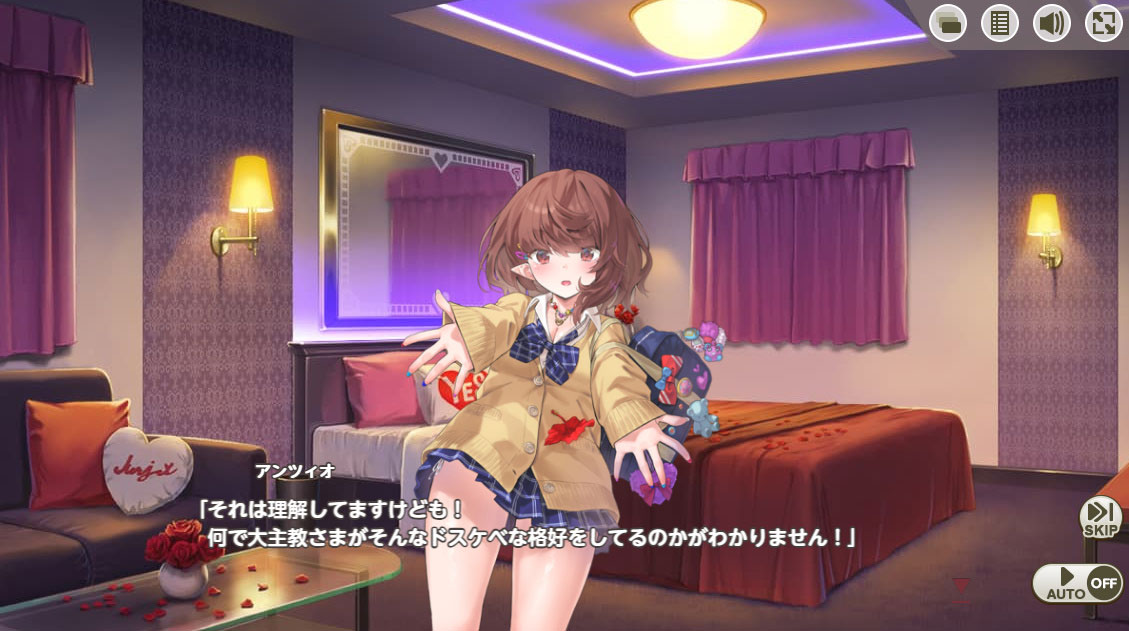Open the dialogue backlog list icon
The width and height of the screenshot is (1129, 631).
pos(999,23)
